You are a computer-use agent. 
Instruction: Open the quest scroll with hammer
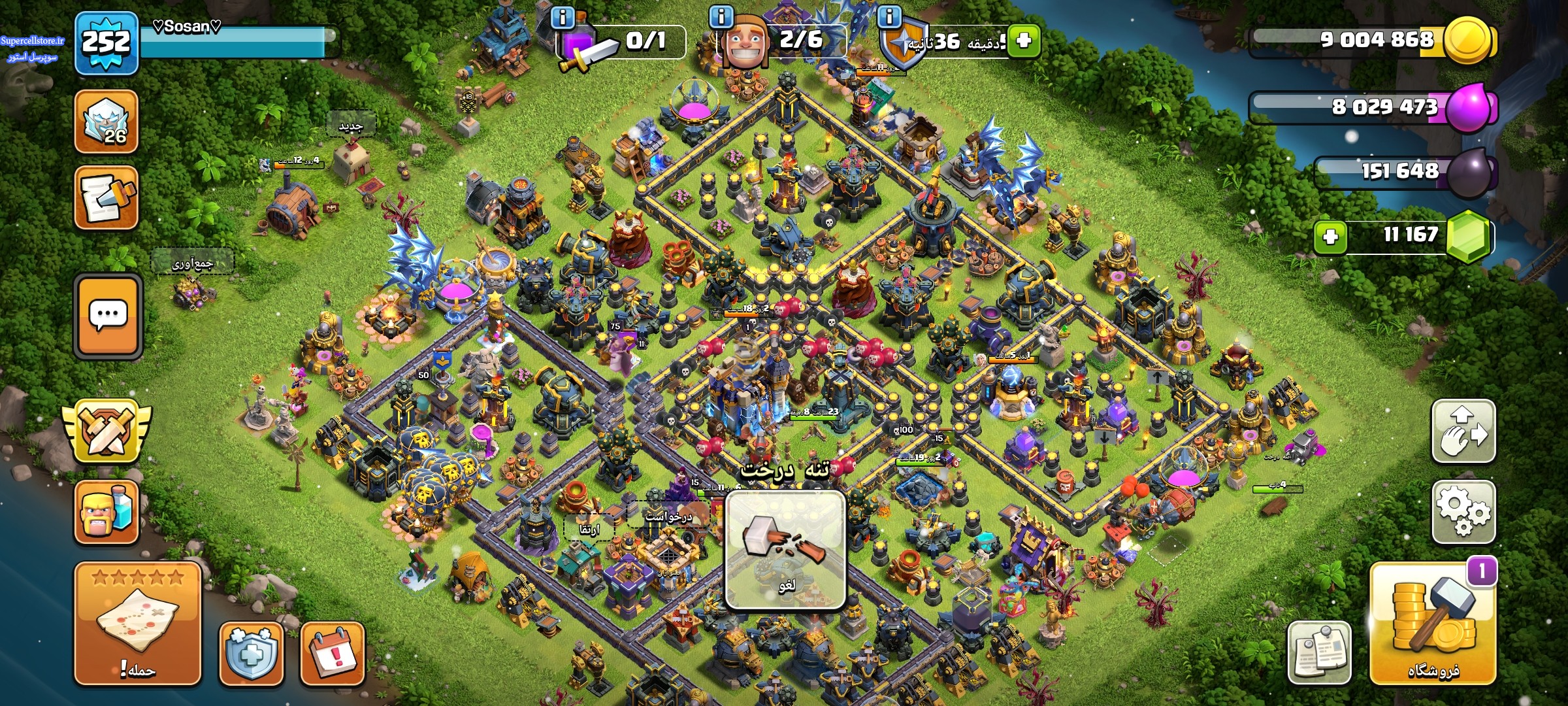pyautogui.click(x=106, y=197)
